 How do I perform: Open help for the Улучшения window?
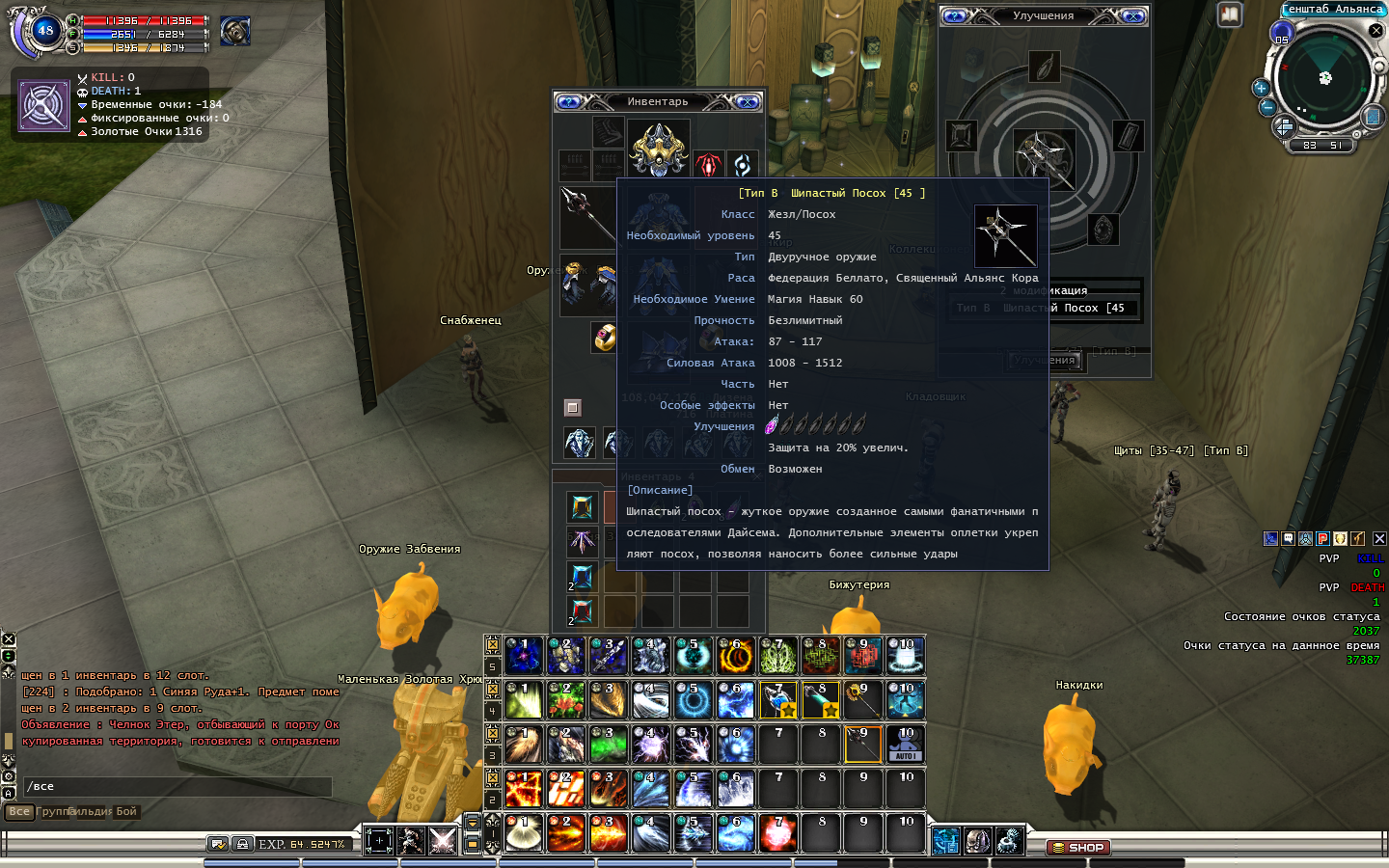click(955, 16)
